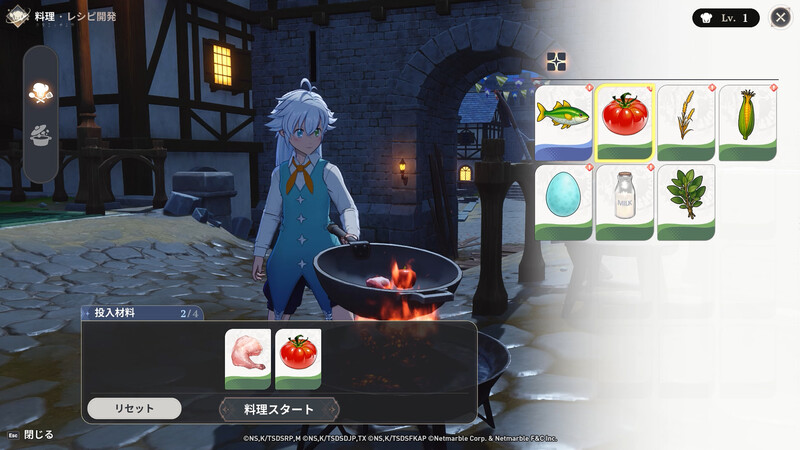Remove the meat from the added ingredients

pos(248,358)
